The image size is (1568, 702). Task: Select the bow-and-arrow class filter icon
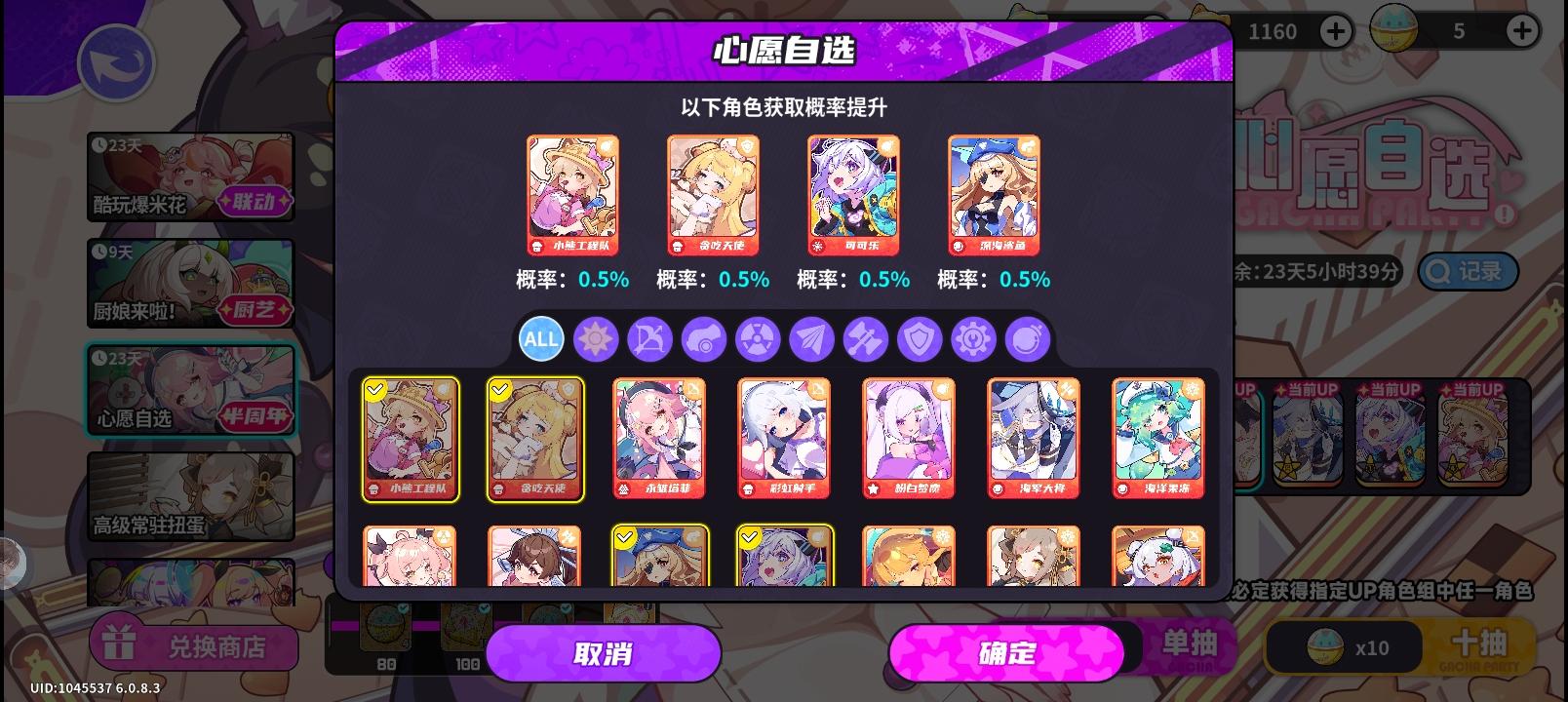[x=649, y=339]
